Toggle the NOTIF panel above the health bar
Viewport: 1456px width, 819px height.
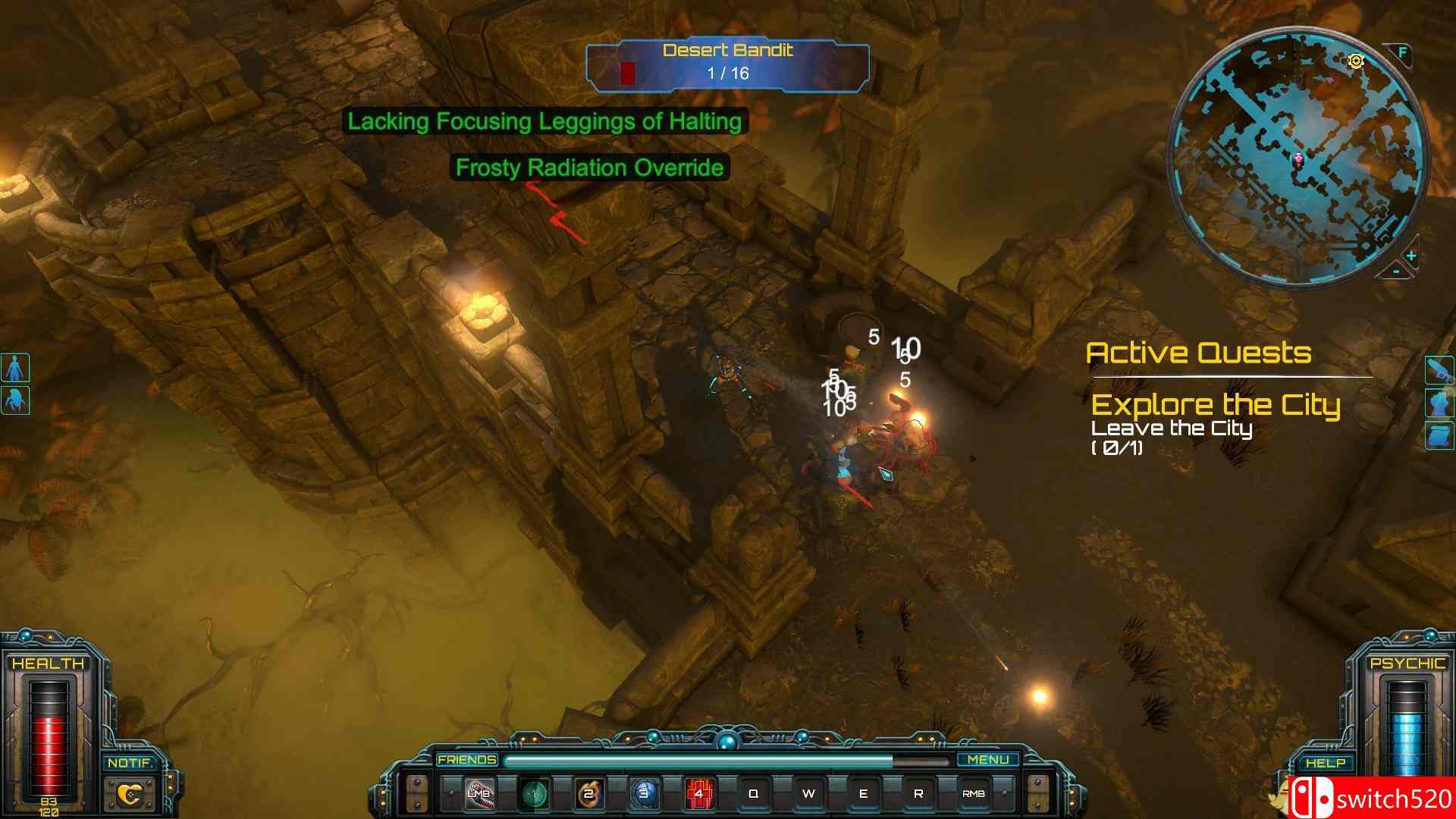[x=130, y=764]
